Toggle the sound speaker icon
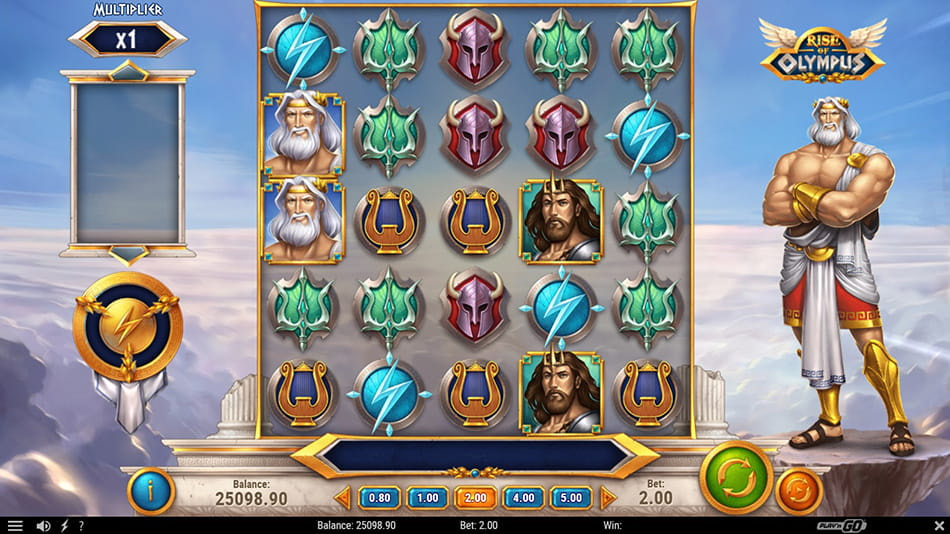The width and height of the screenshot is (950, 534). point(43,526)
